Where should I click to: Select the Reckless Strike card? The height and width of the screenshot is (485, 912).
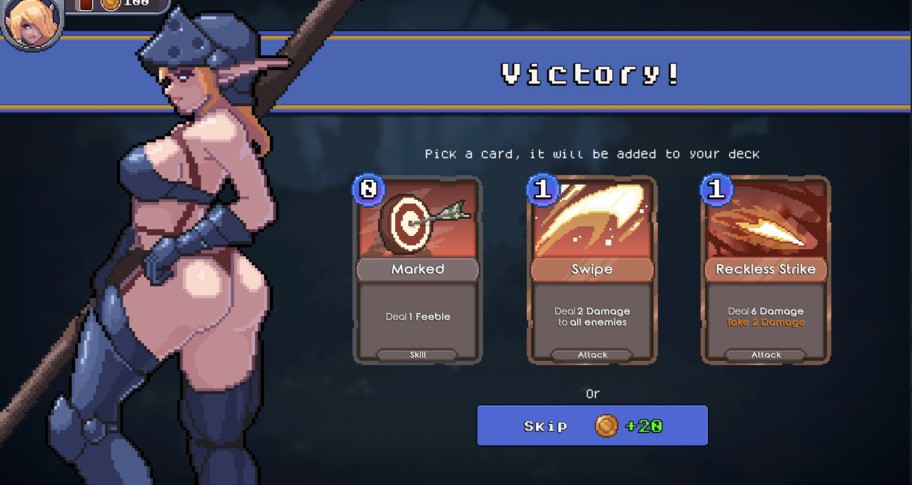click(766, 270)
